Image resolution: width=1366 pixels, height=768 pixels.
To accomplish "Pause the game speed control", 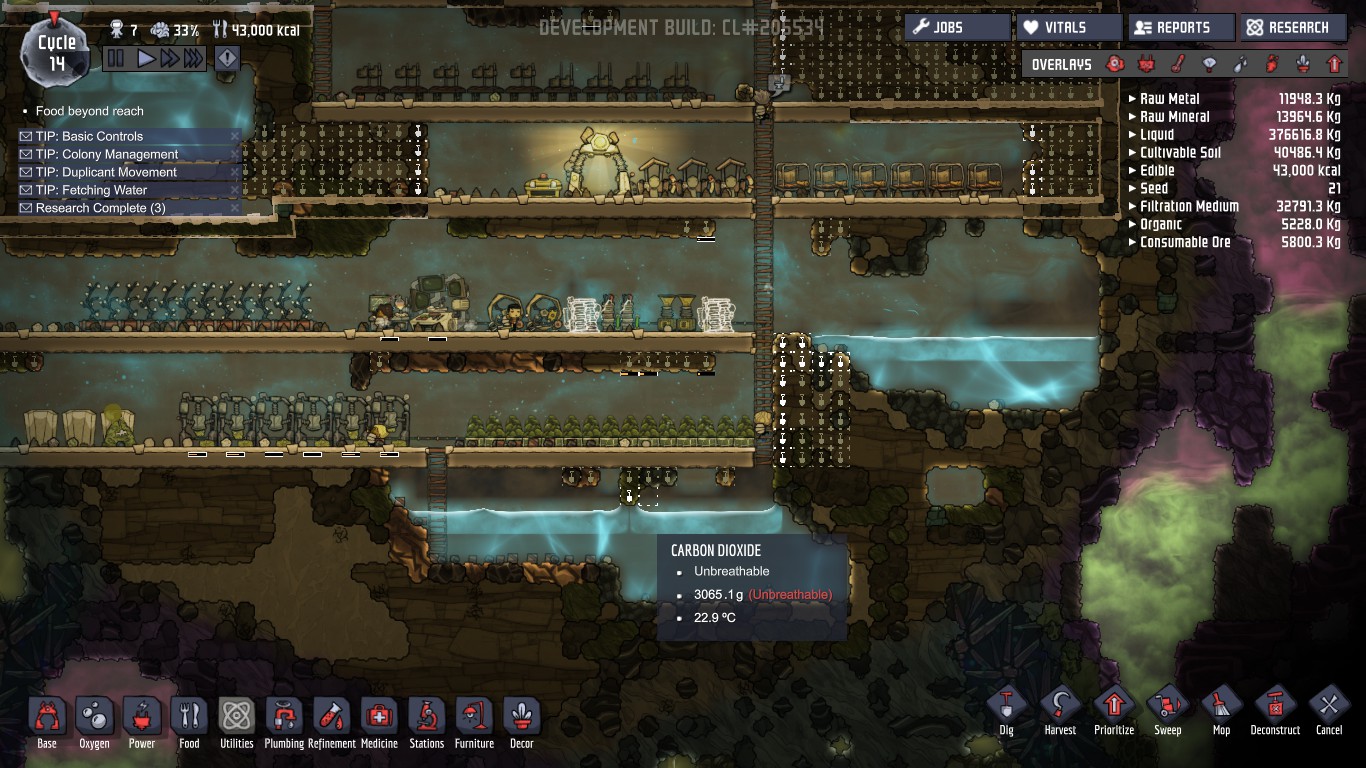I will (x=116, y=59).
